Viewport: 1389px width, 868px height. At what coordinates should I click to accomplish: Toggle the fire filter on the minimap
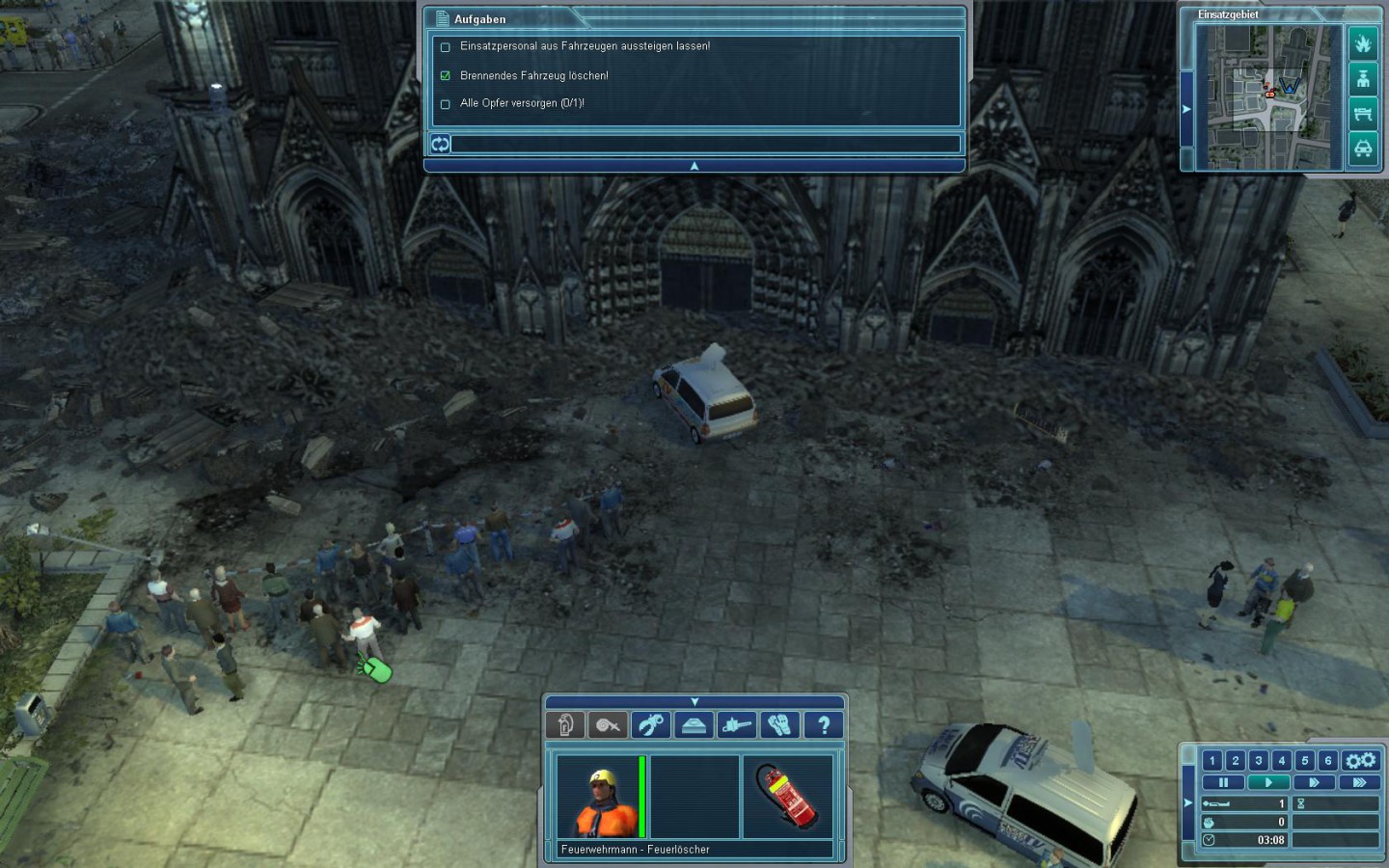tap(1362, 43)
